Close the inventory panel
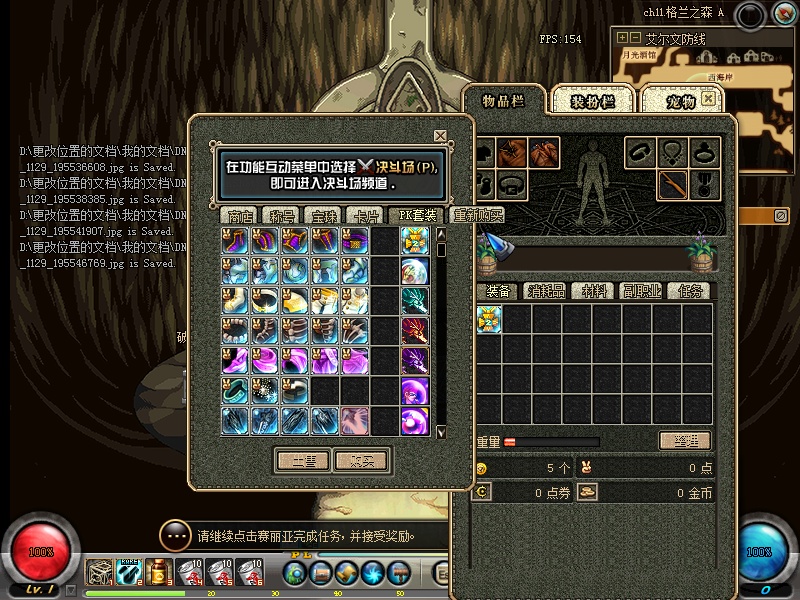 709,99
